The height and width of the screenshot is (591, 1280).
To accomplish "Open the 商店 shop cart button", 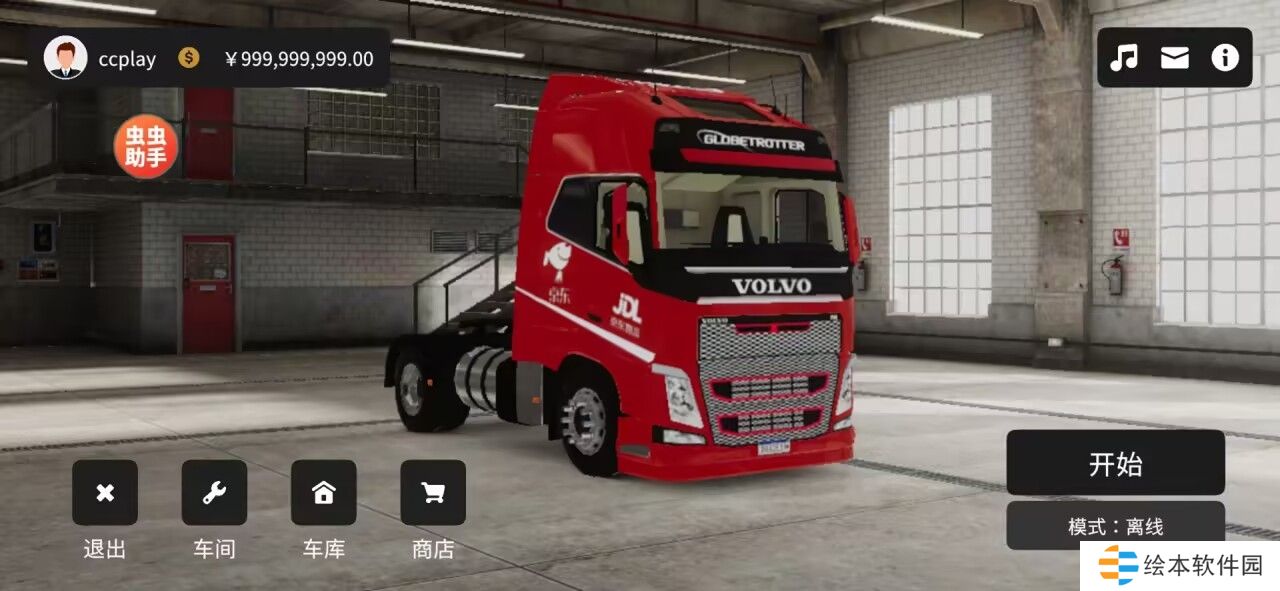I will (433, 493).
